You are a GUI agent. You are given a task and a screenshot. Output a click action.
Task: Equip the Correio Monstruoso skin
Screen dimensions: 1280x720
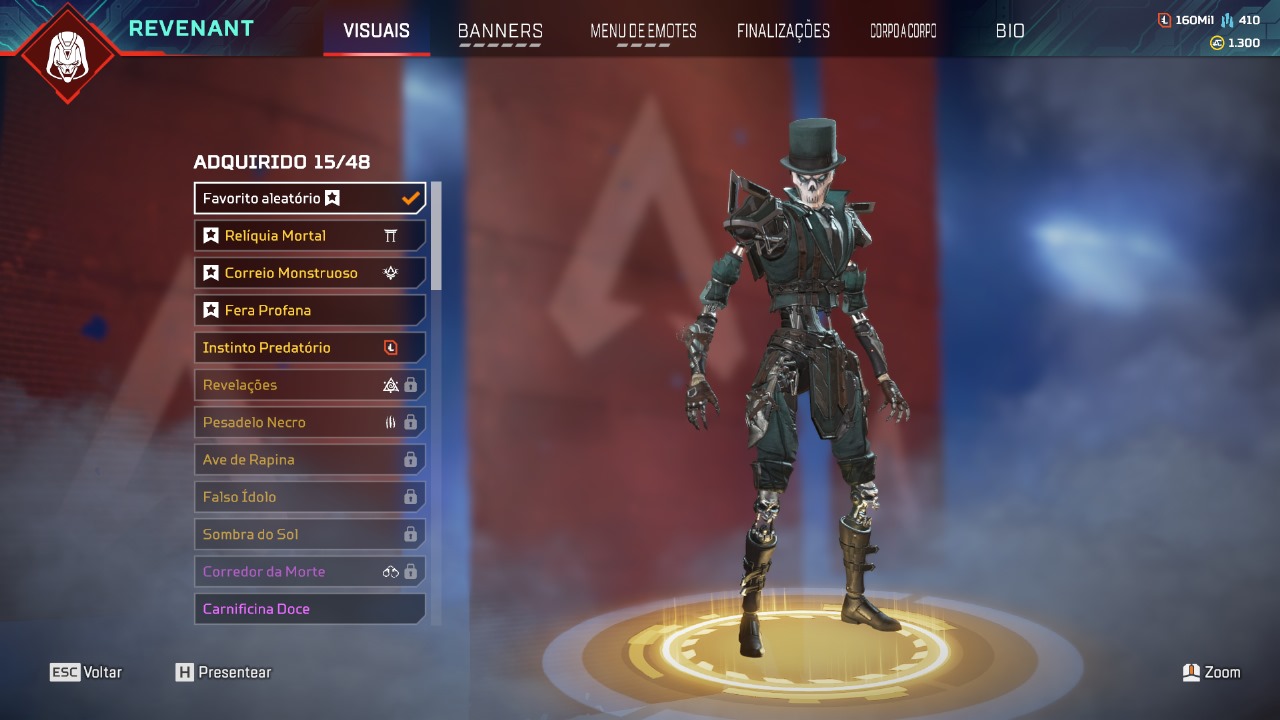tap(309, 273)
